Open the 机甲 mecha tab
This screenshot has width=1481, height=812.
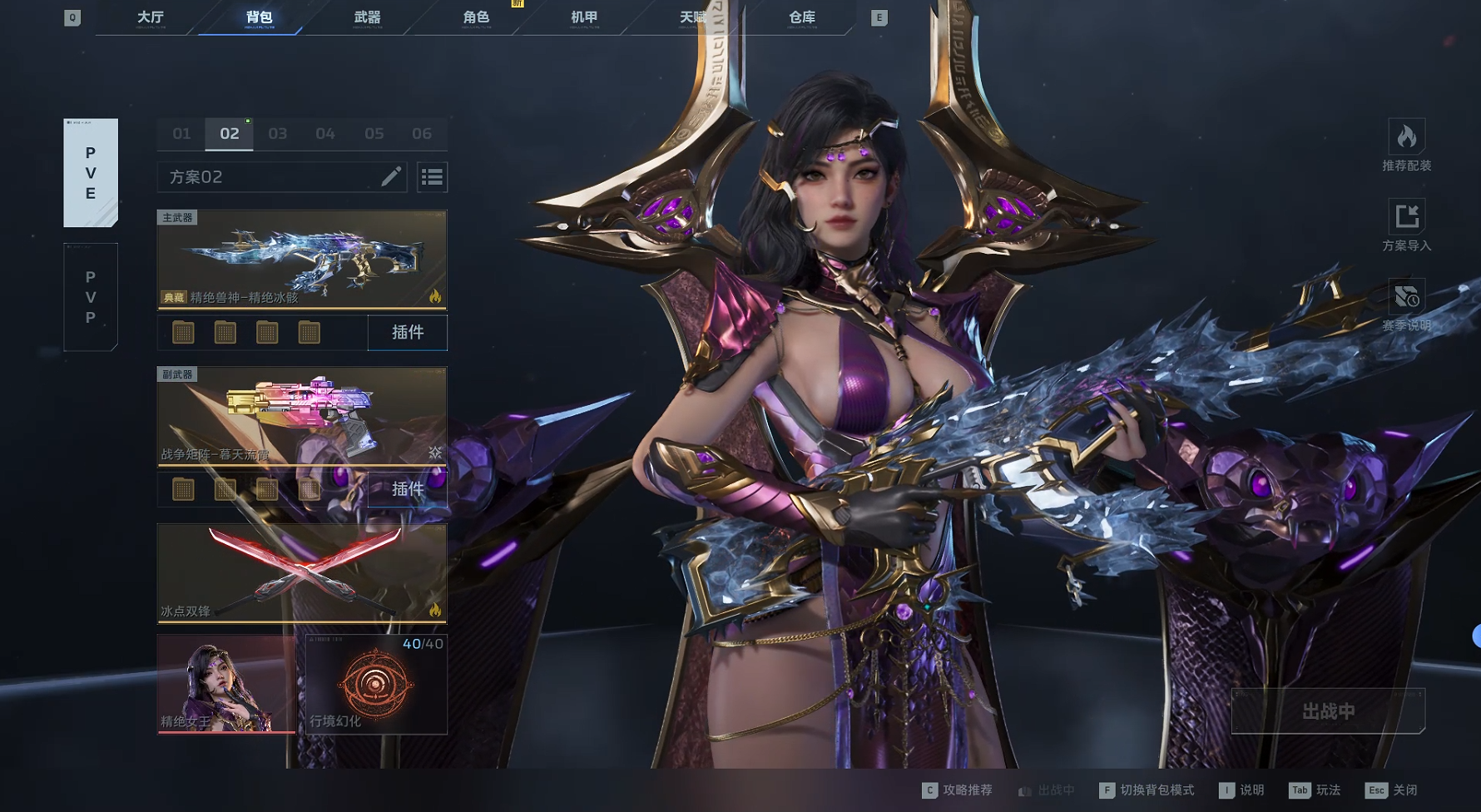[584, 17]
